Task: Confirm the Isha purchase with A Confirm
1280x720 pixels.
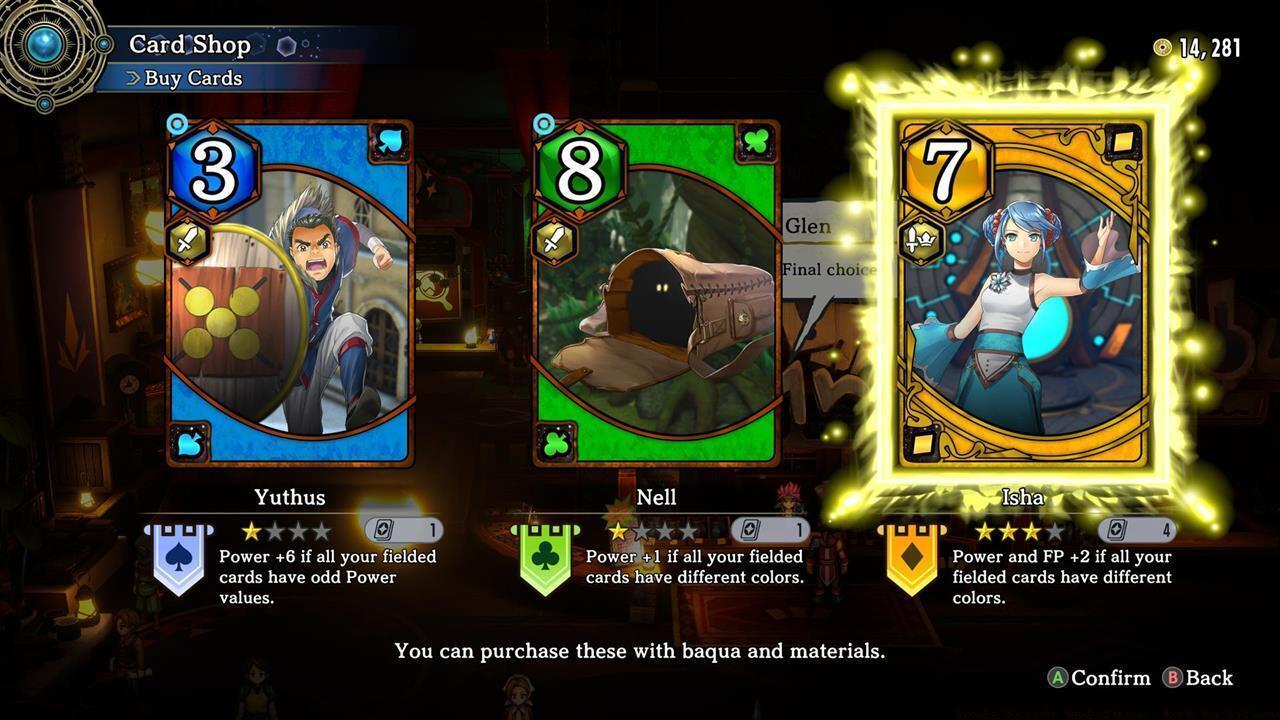Action: click(x=1102, y=678)
